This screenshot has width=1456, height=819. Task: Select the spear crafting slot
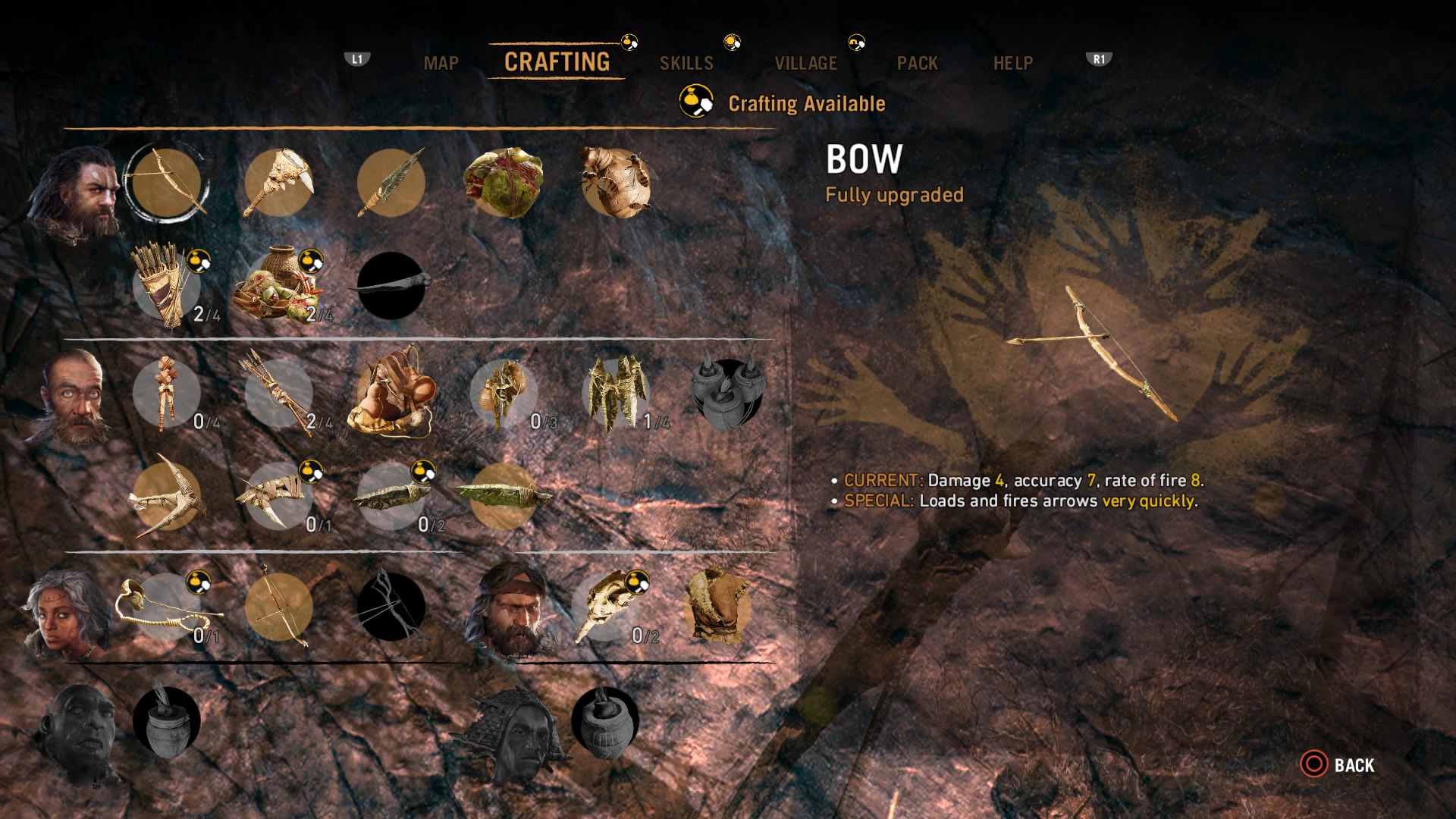pyautogui.click(x=391, y=183)
